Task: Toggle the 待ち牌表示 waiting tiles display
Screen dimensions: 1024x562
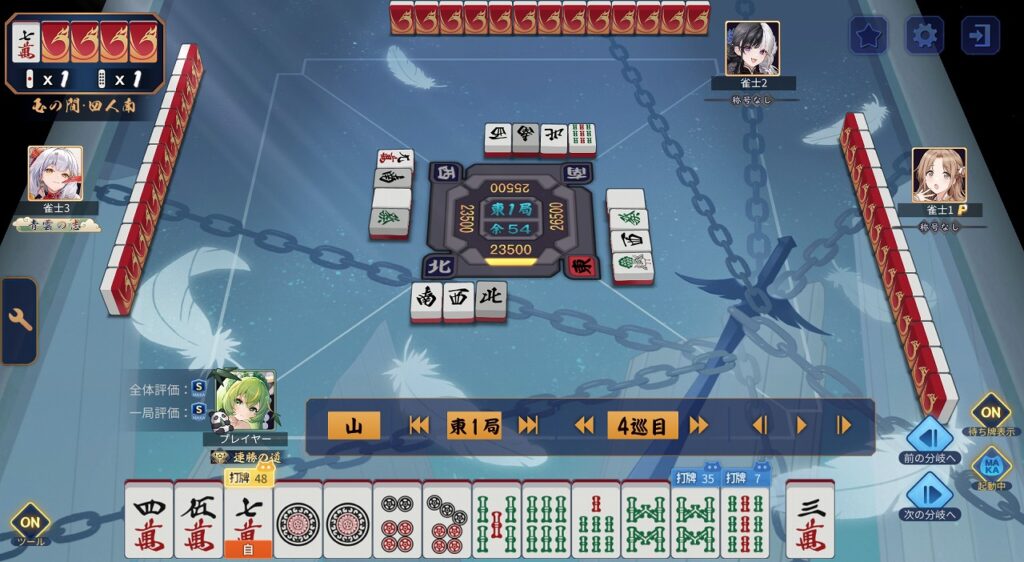Action: point(990,412)
